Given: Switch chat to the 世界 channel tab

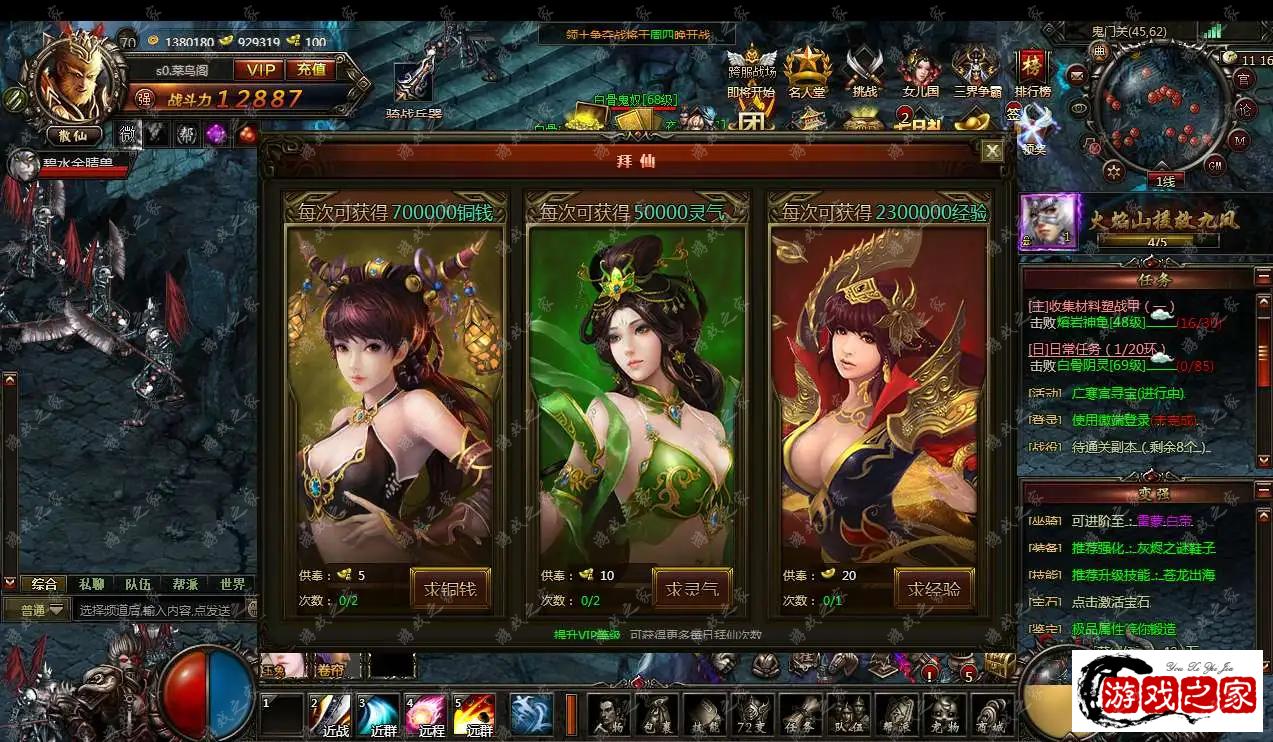Looking at the screenshot, I should tap(232, 584).
